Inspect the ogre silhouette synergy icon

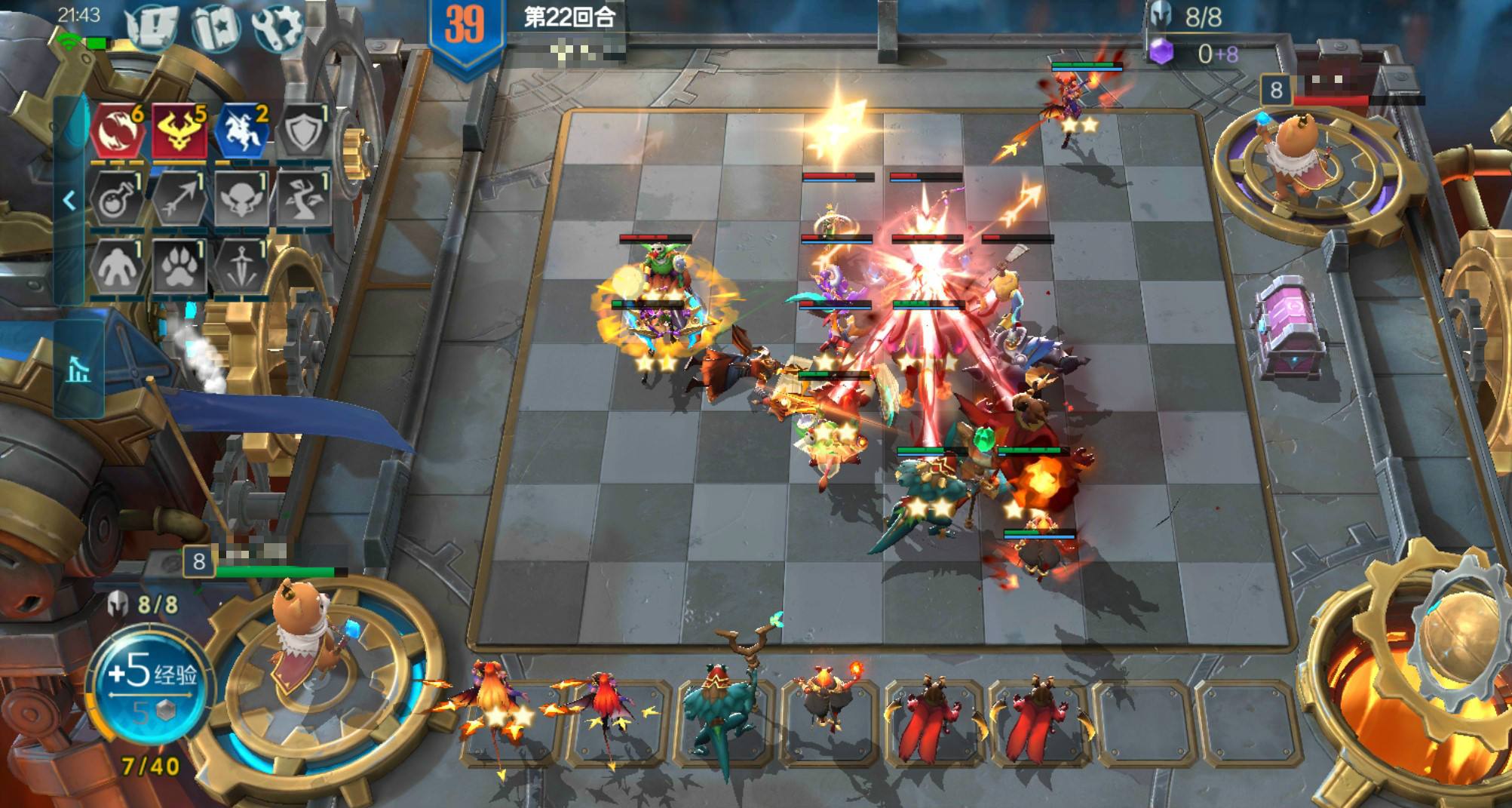(117, 267)
